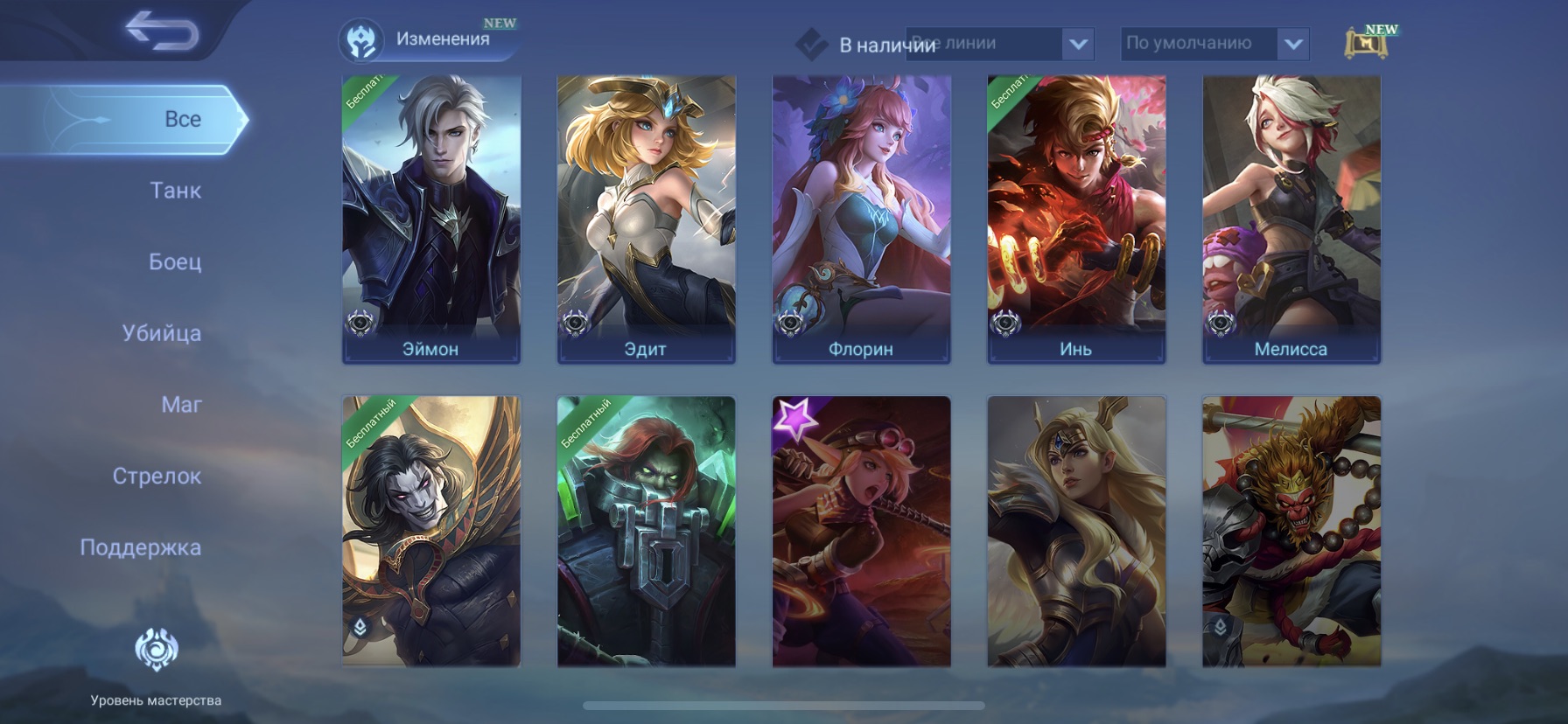Open the Маг hero category
Image resolution: width=1568 pixels, height=724 pixels.
[181, 405]
